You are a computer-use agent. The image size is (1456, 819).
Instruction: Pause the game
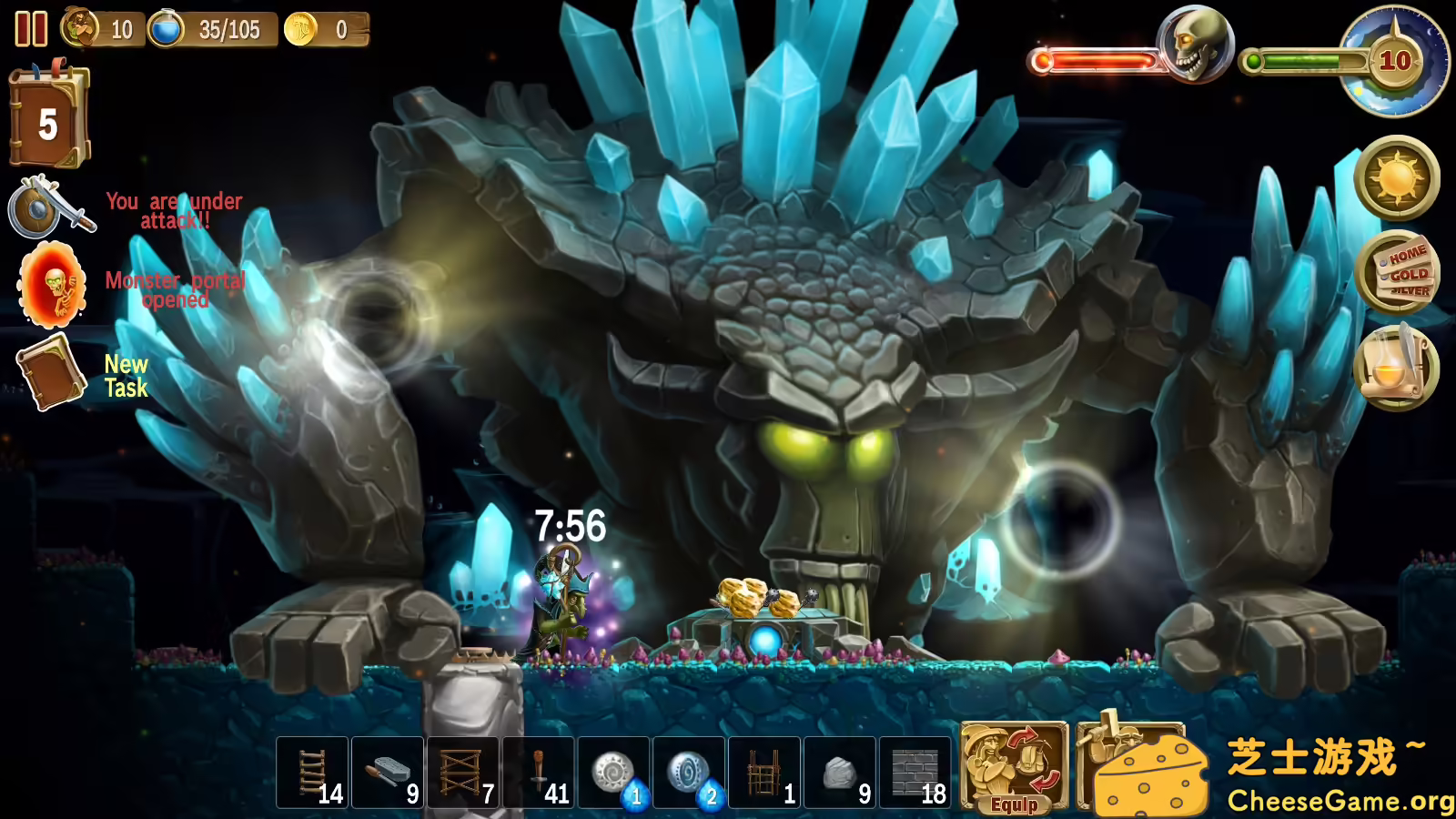pos(31,29)
